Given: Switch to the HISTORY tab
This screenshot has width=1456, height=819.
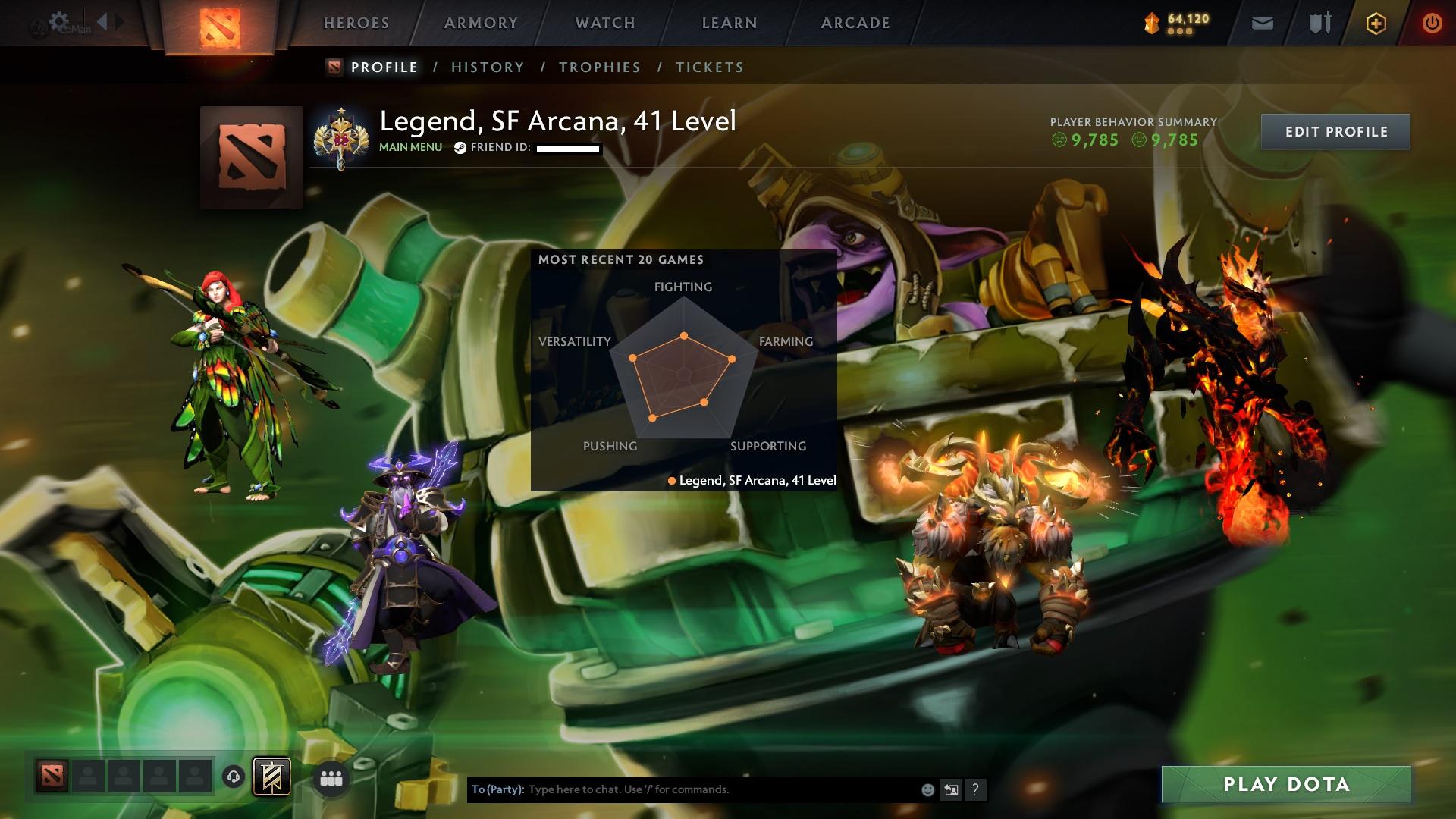Looking at the screenshot, I should (487, 67).
